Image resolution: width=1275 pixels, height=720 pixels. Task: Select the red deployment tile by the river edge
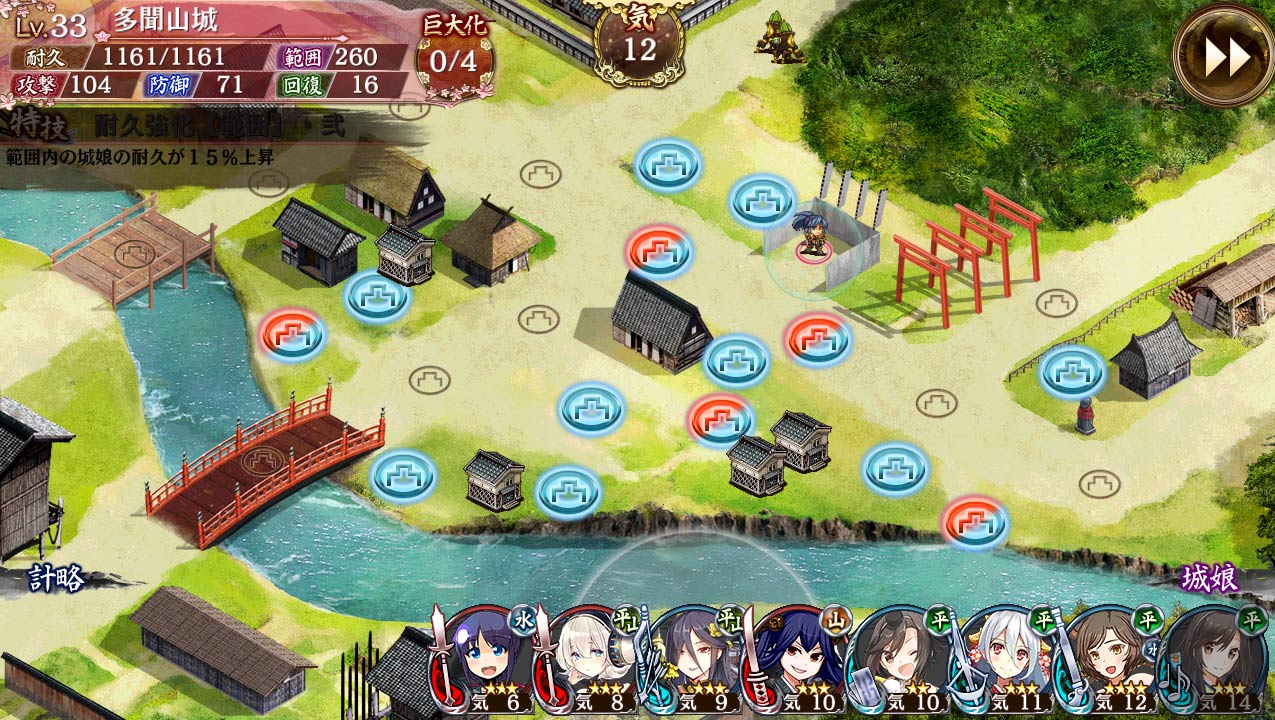point(974,523)
